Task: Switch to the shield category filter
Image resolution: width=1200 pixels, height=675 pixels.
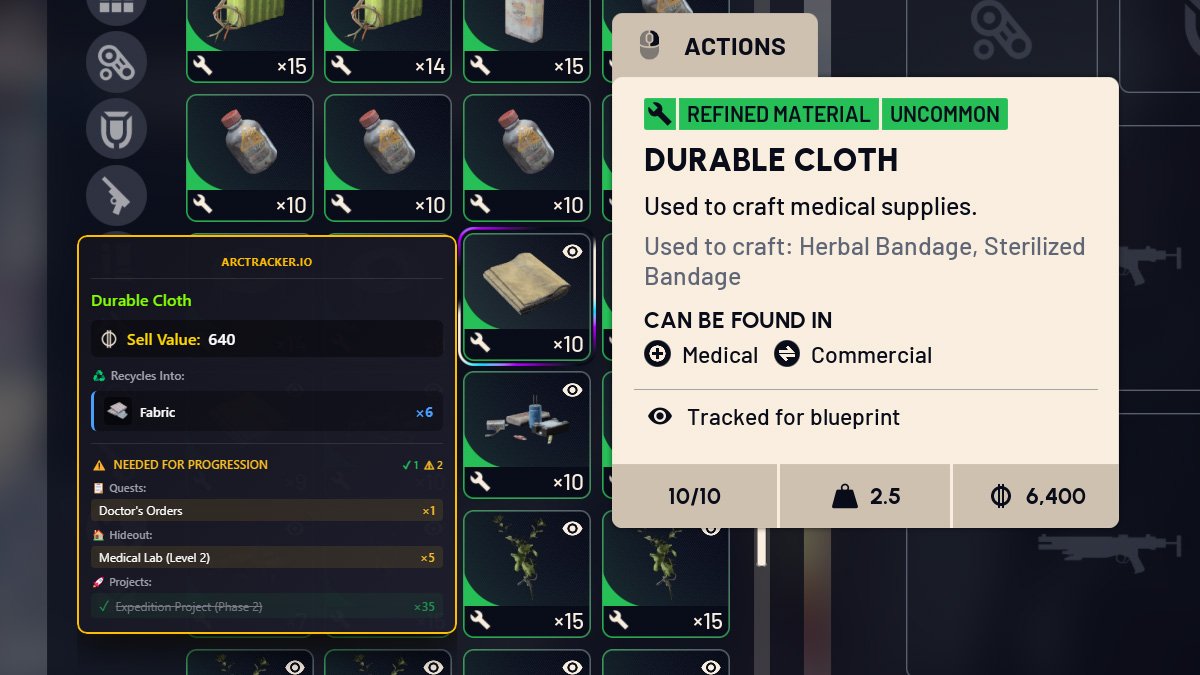Action: coord(116,129)
